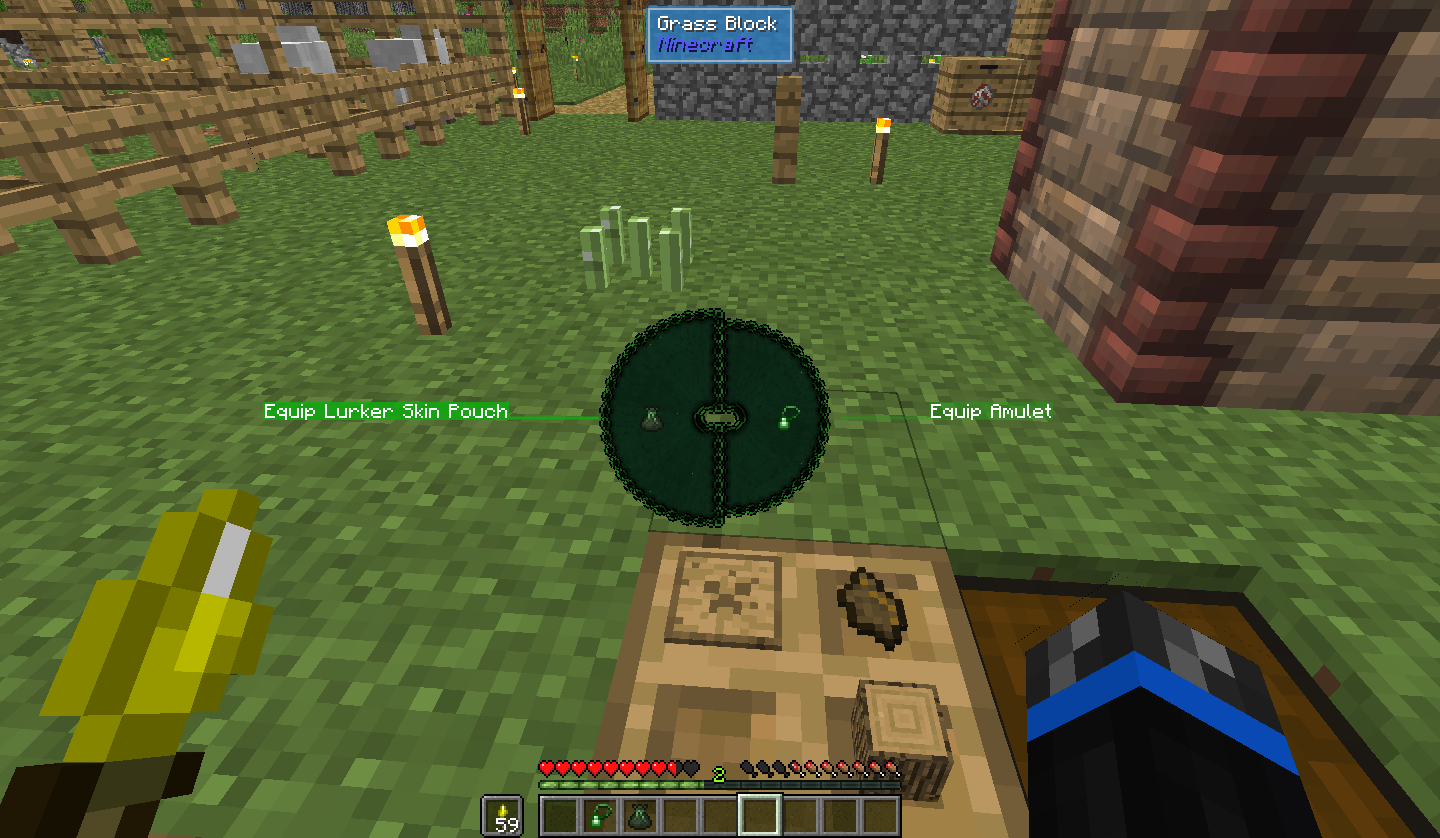The width and height of the screenshot is (1440, 838).
Task: Toggle the empty selected hotbar slot
Action: coord(760,813)
